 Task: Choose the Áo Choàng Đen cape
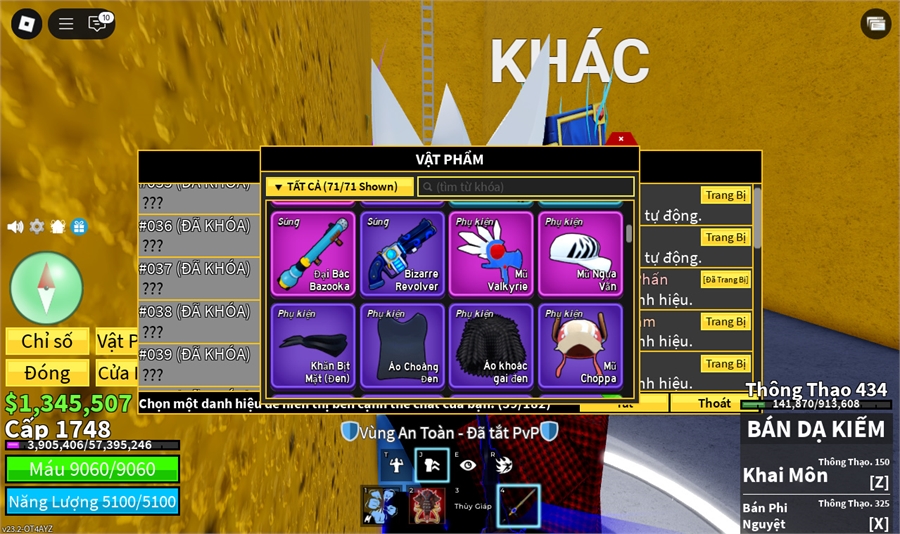pos(403,346)
